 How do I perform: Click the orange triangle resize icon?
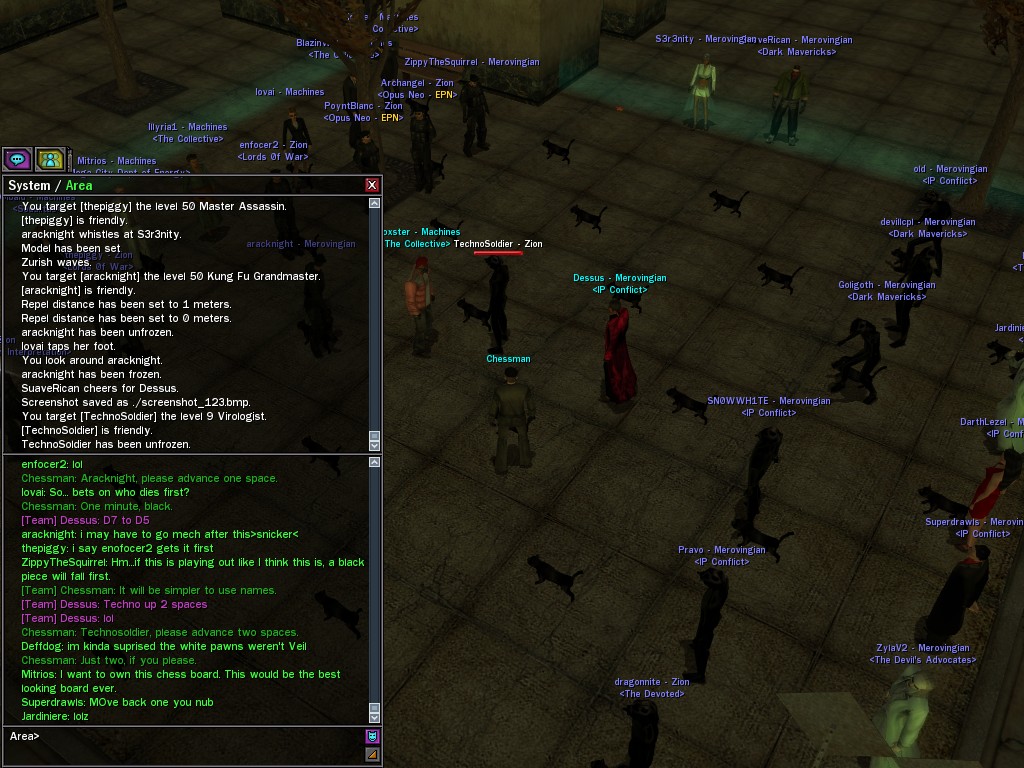tap(372, 755)
